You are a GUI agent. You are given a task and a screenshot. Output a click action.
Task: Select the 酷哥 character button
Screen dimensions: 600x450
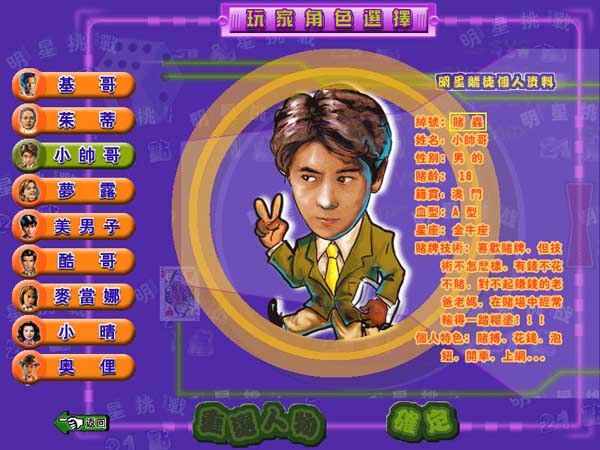[x=74, y=260]
